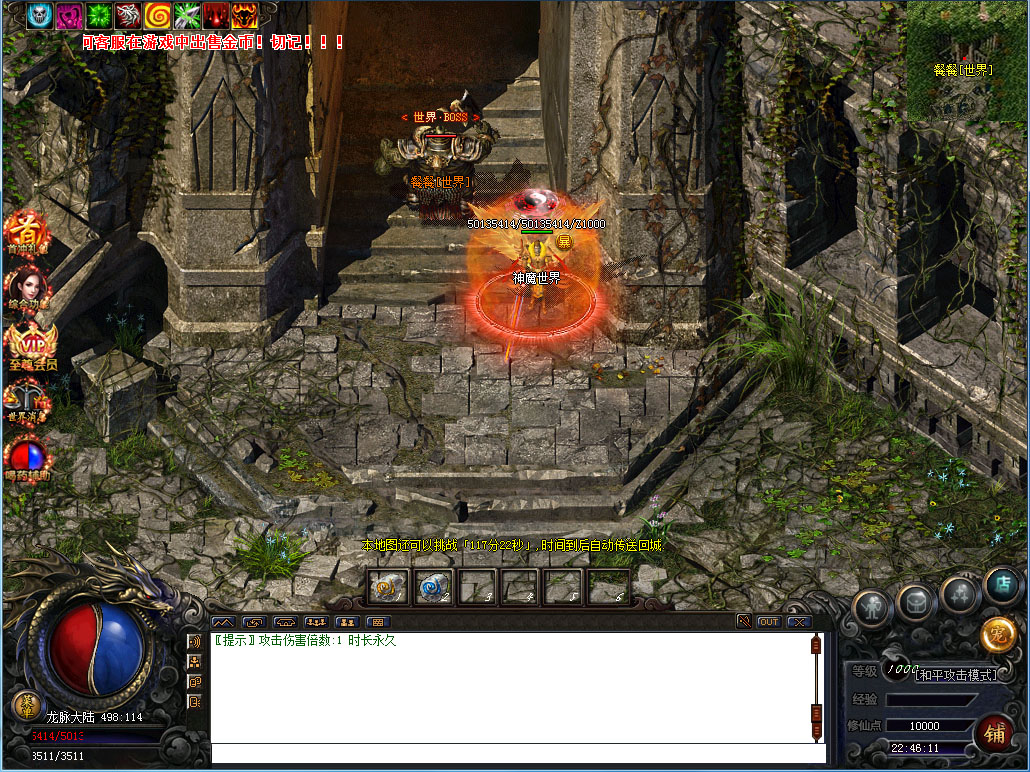
Task: Open the character figure round button
Action: (872, 606)
